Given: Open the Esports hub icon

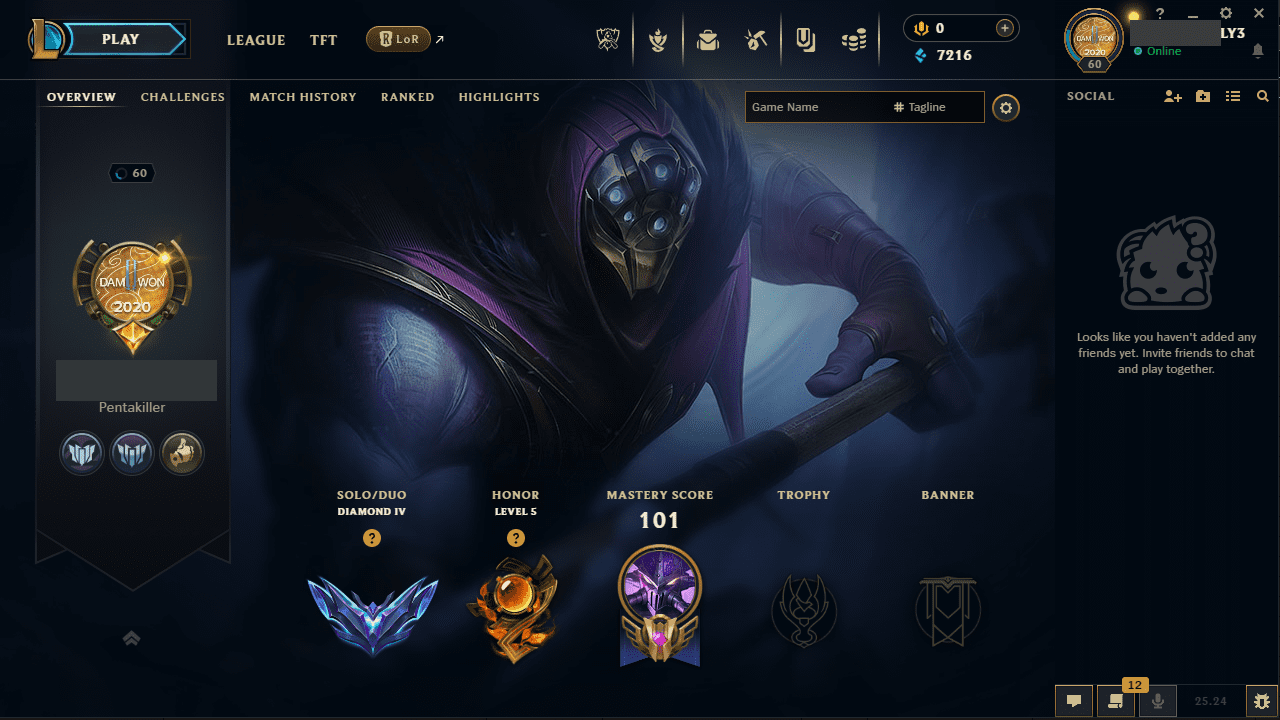Looking at the screenshot, I should (x=608, y=38).
